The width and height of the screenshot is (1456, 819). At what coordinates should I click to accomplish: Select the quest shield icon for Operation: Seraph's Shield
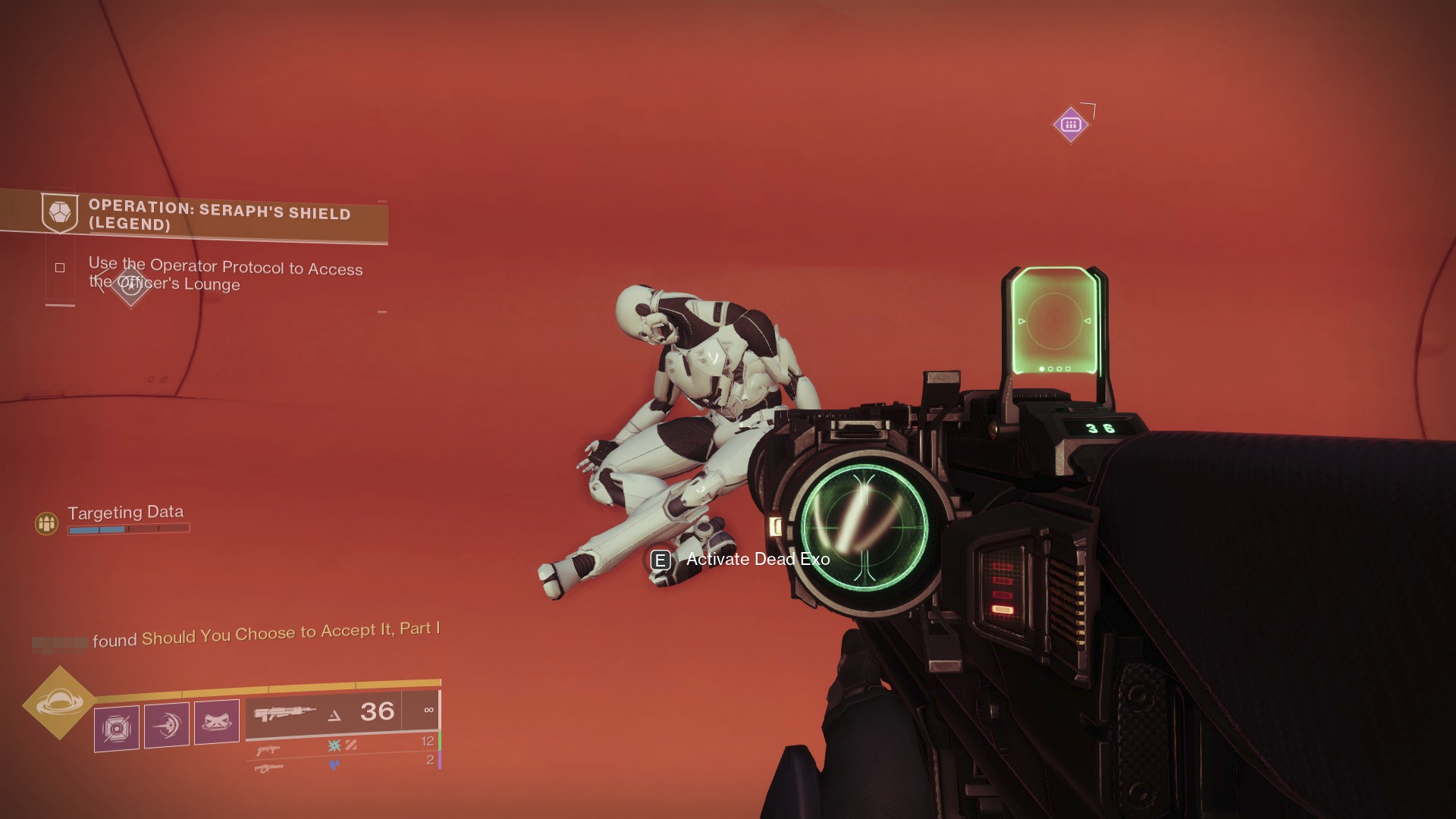[x=59, y=213]
